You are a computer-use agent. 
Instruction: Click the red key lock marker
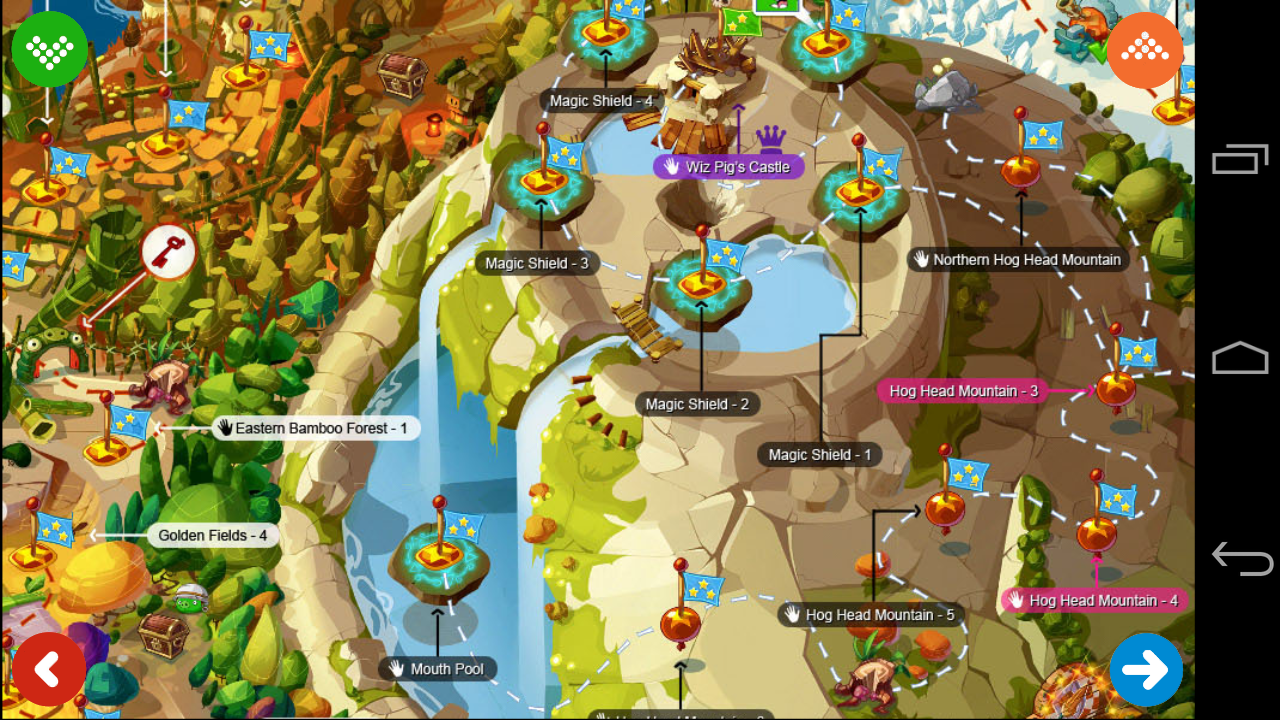[x=167, y=251]
